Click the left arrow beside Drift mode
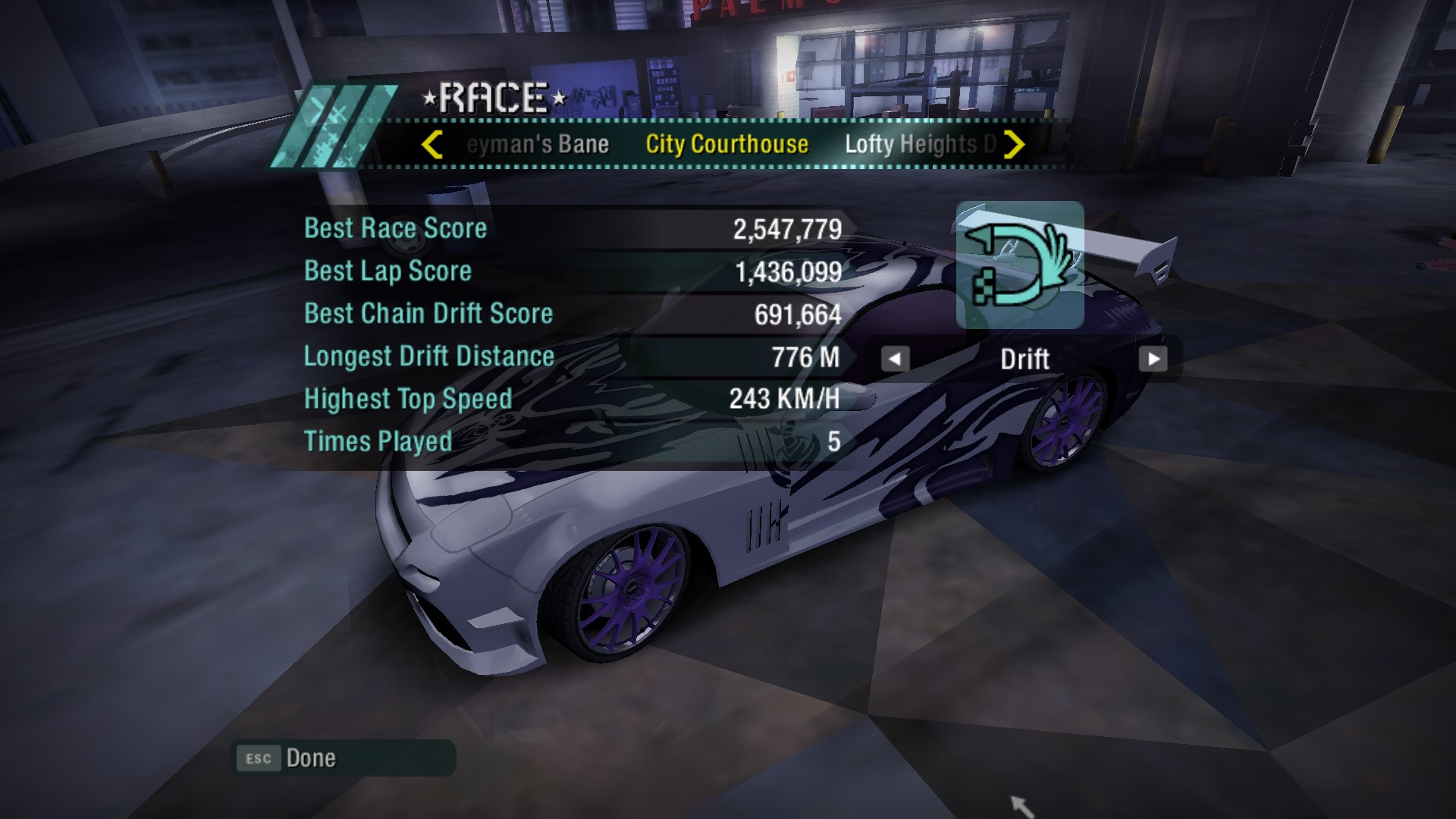1456x819 pixels. coord(895,359)
